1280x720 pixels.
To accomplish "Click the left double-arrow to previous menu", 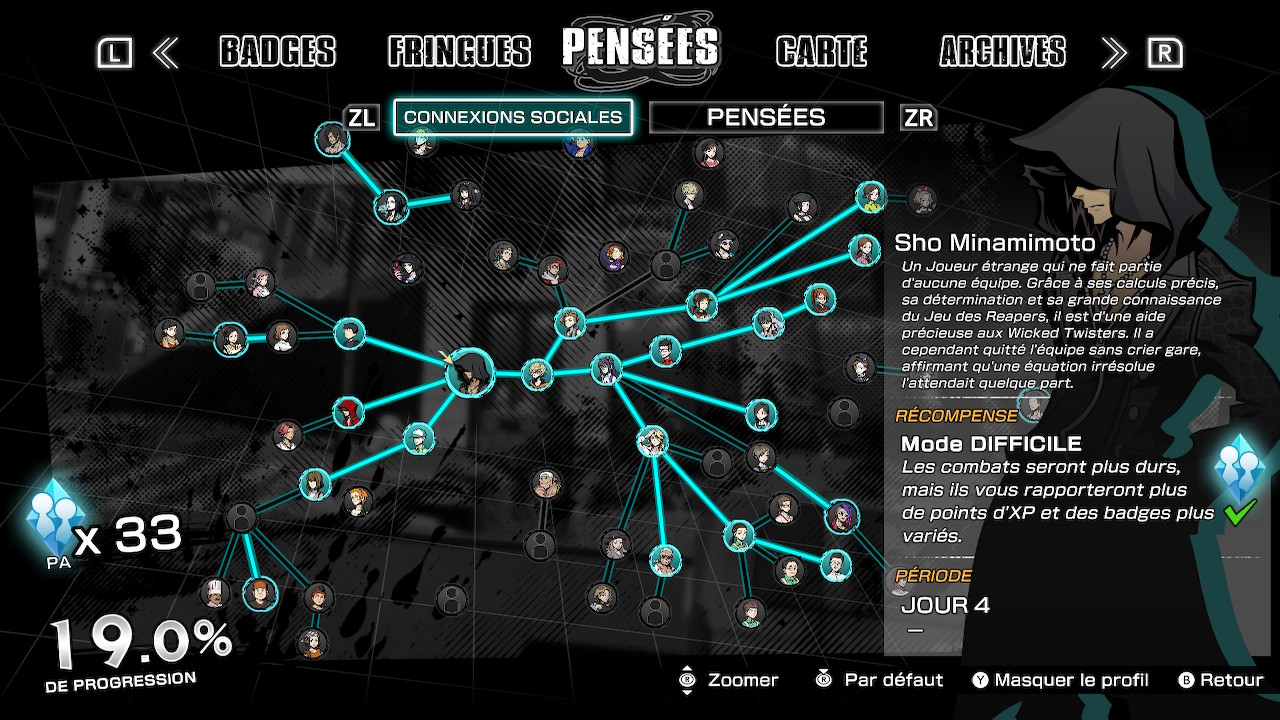I will [165, 53].
